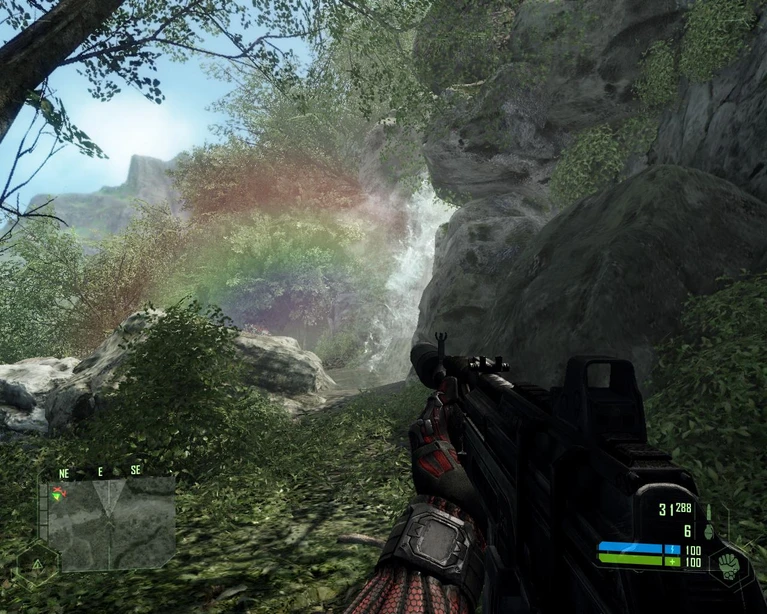Screen dimensions: 767x614
Task: Click the red objective marker on minimap
Action: [59, 492]
